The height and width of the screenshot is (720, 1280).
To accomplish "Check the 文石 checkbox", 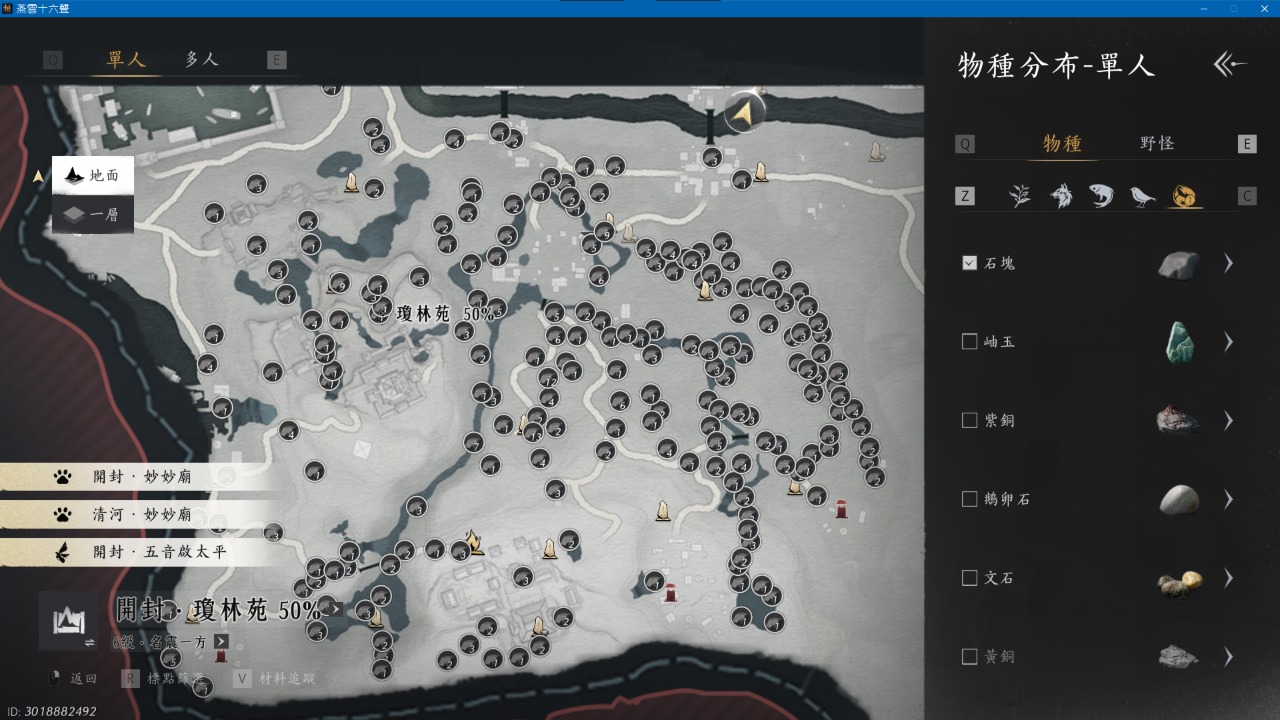I will click(x=969, y=578).
